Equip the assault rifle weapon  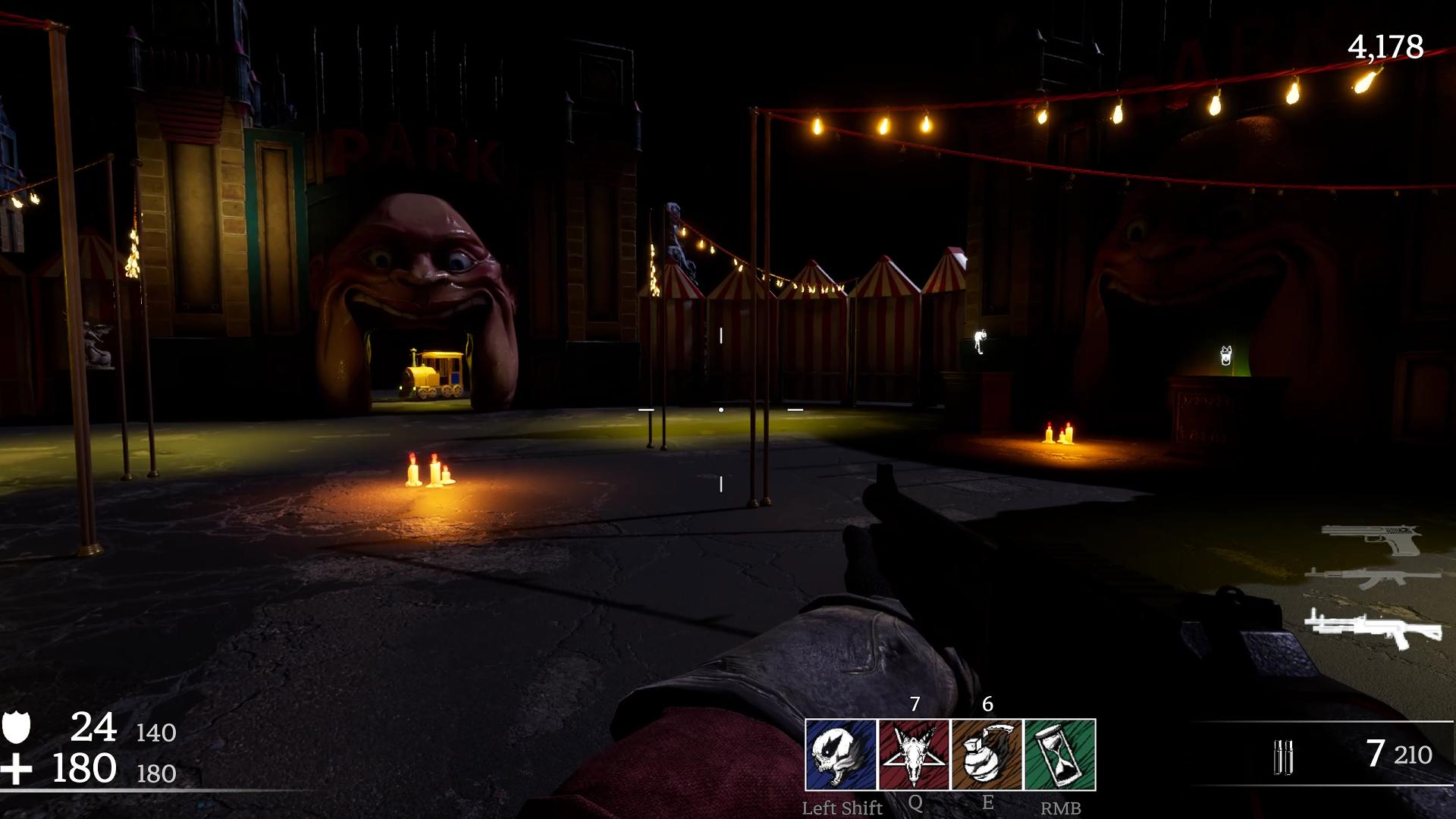(1373, 579)
